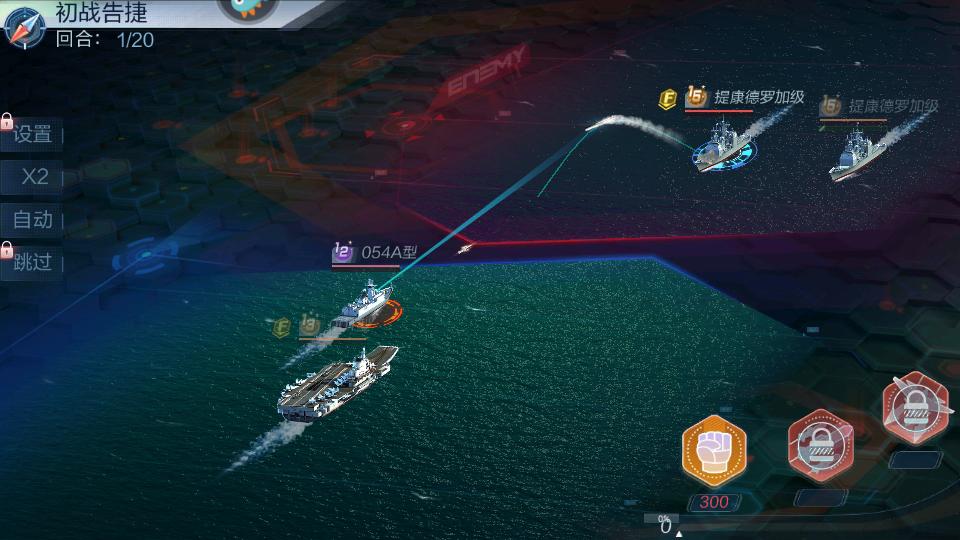This screenshot has width=960, height=540.
Task: Open the 设置 settings button
Action: coord(33,135)
